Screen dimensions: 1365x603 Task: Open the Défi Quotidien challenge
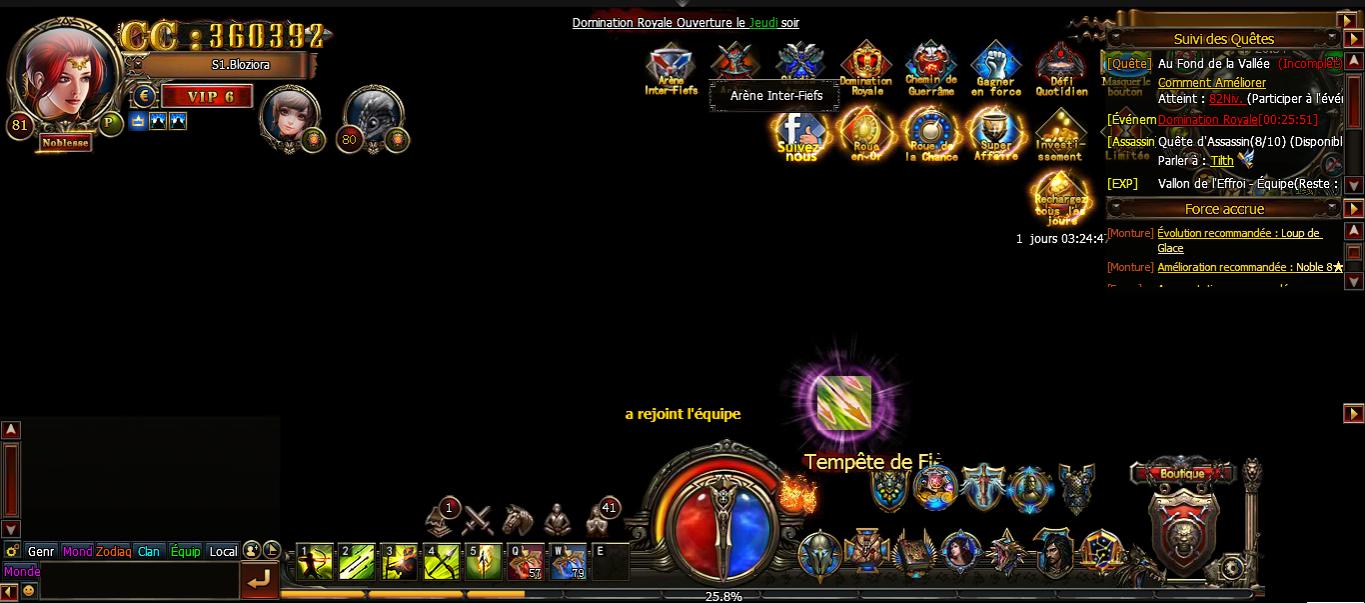tap(1061, 67)
